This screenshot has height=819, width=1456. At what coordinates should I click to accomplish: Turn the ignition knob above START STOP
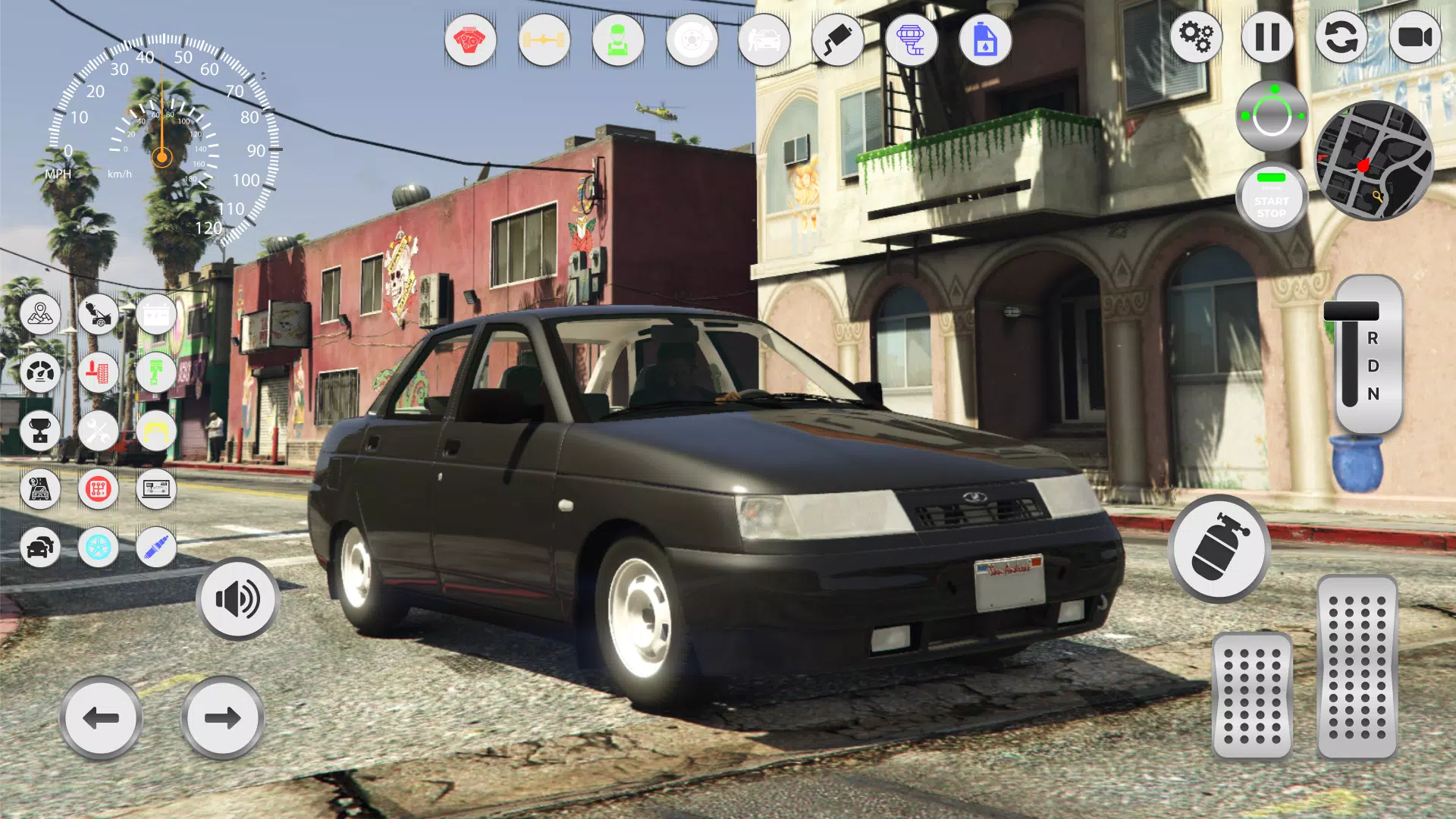point(1270,114)
